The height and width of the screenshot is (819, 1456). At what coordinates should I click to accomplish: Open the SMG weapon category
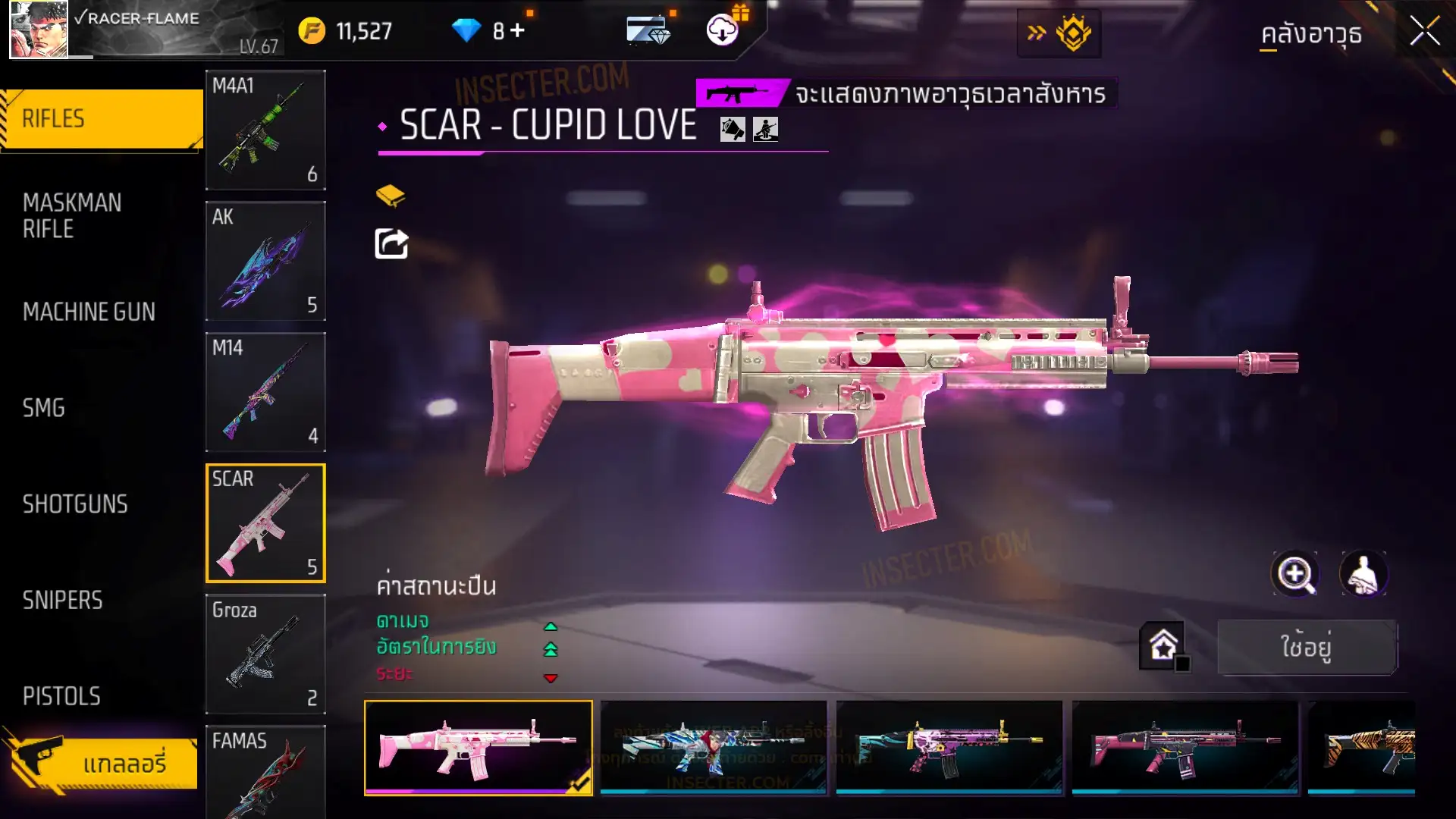point(44,408)
